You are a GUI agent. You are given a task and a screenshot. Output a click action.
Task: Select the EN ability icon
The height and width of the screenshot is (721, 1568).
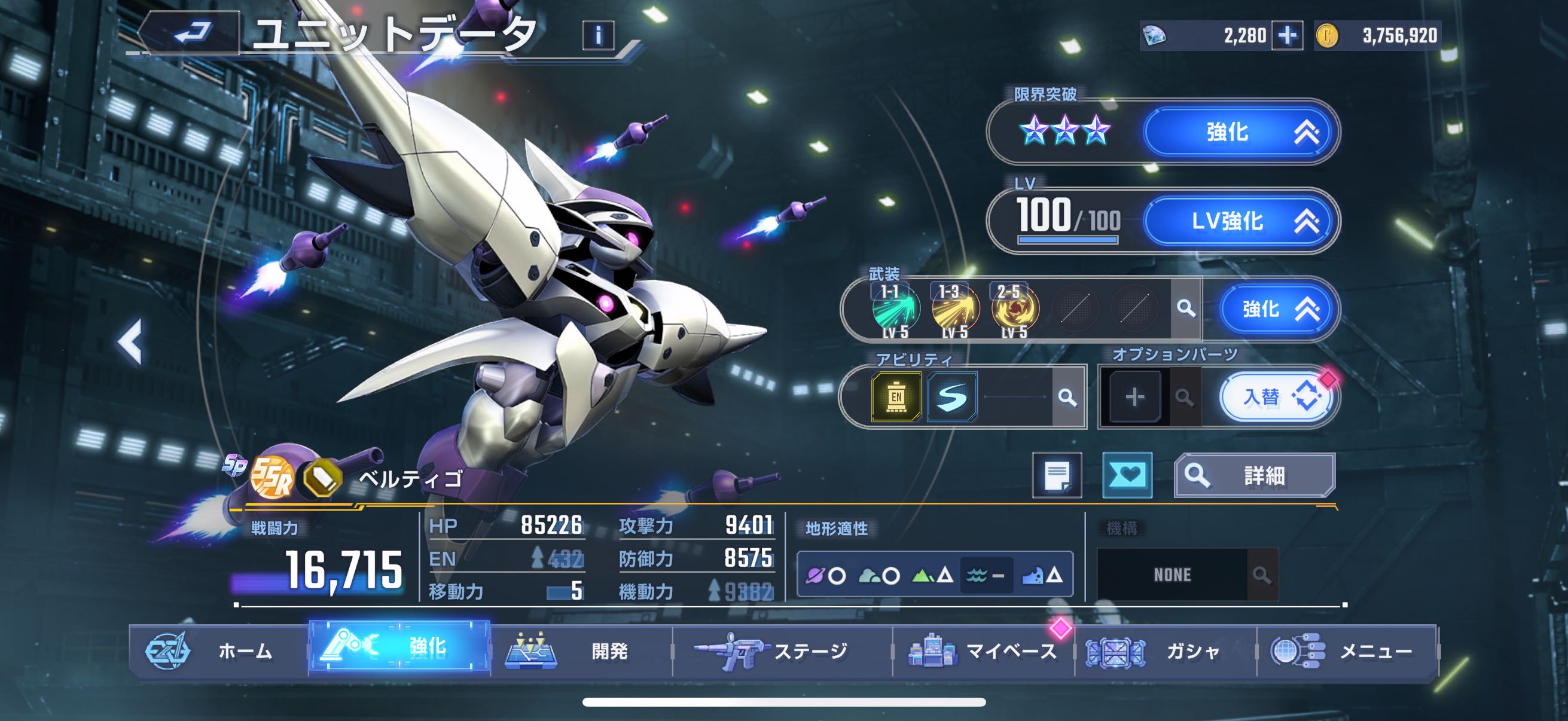(896, 398)
